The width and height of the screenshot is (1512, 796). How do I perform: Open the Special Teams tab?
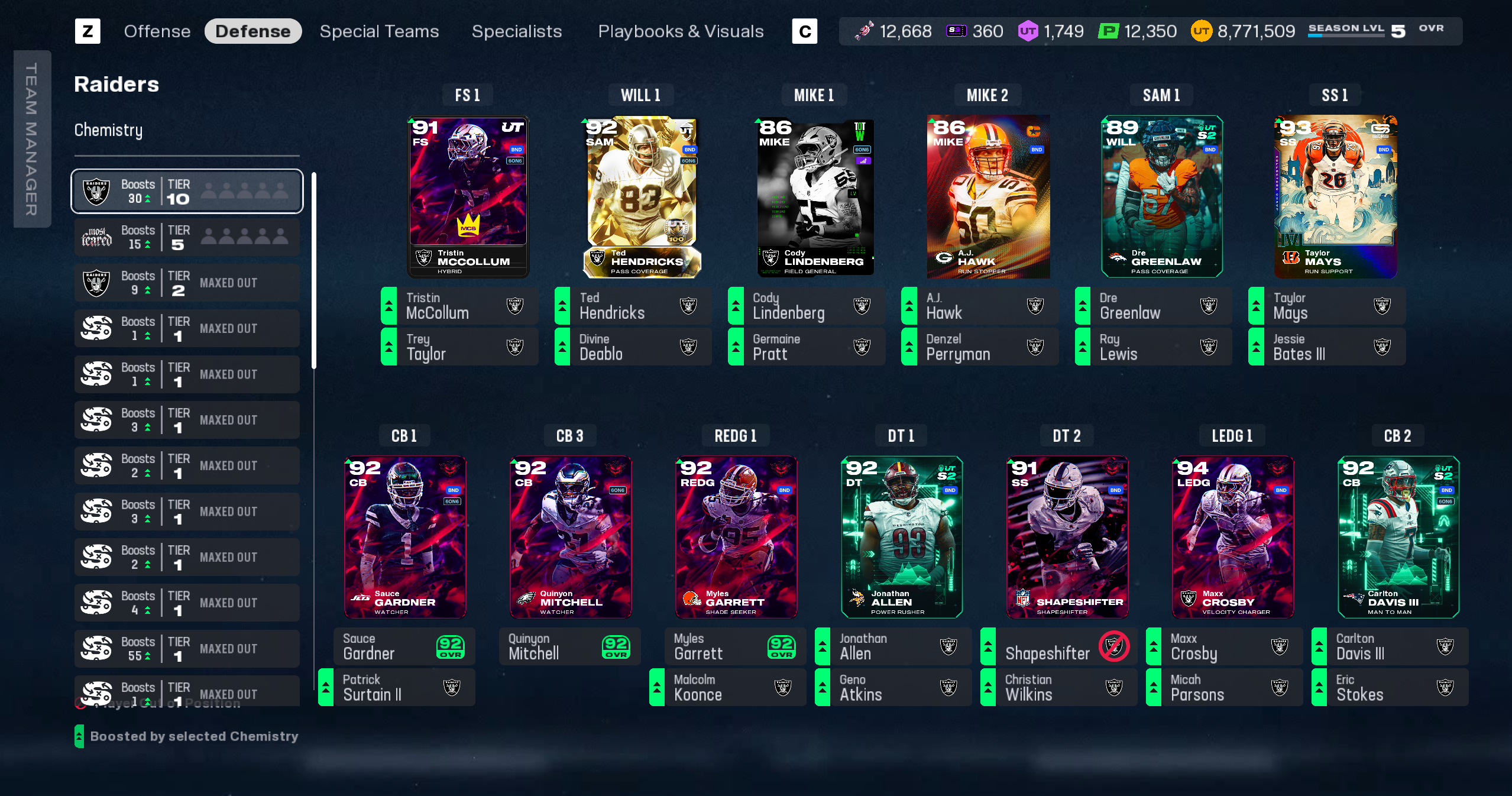pos(379,31)
